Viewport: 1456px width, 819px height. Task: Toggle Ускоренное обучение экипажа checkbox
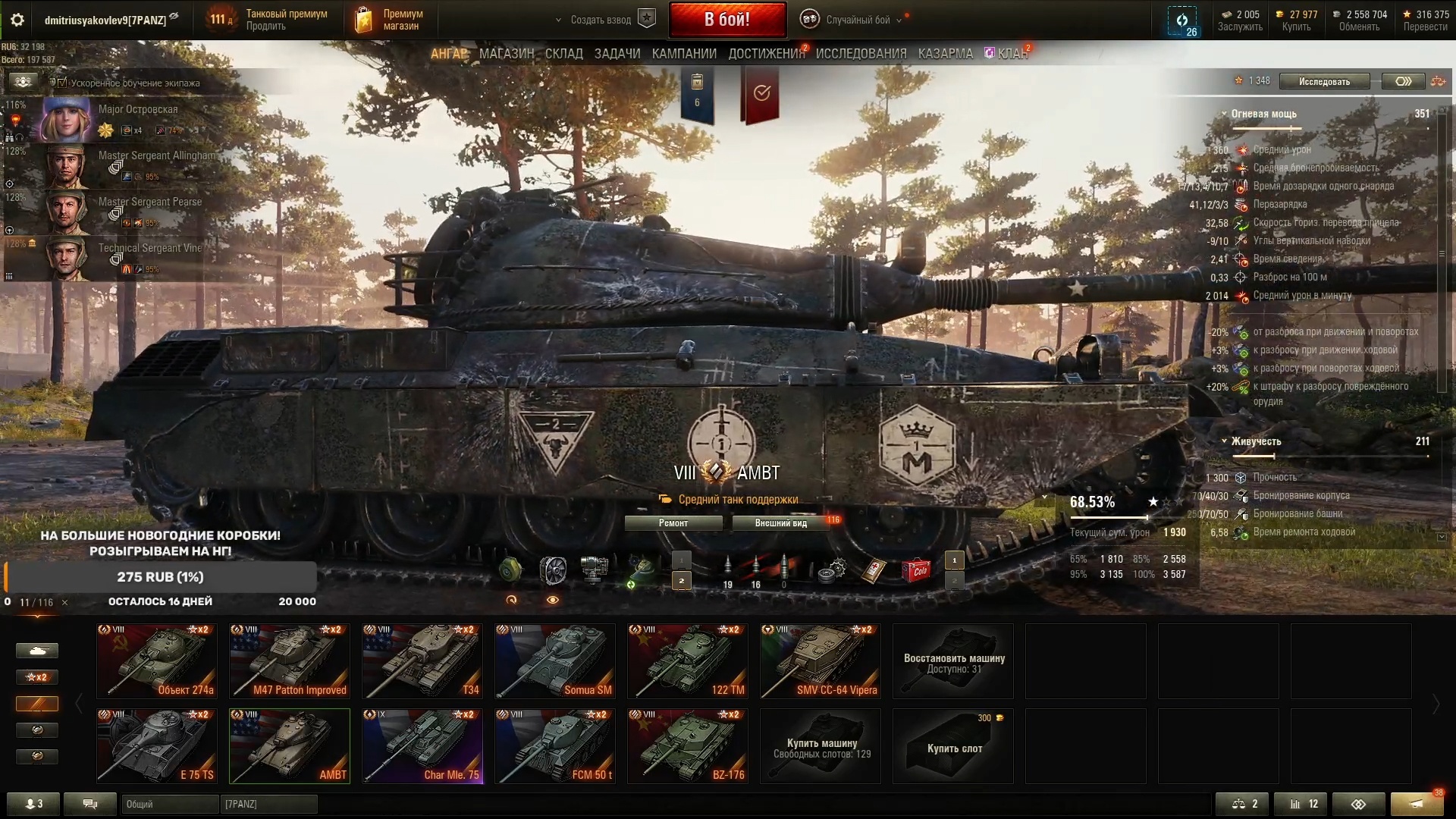(x=63, y=83)
